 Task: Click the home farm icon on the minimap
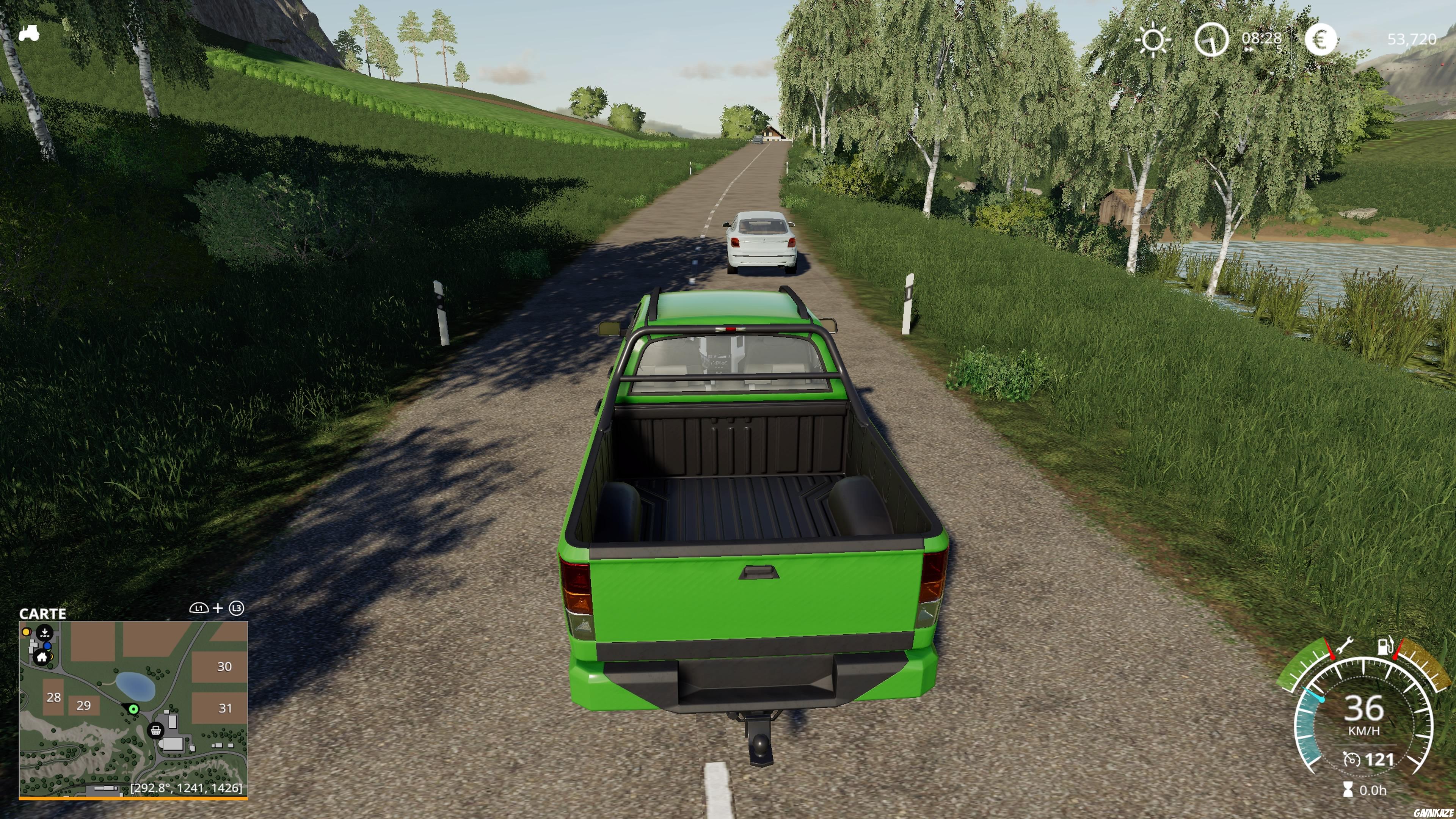[x=42, y=657]
